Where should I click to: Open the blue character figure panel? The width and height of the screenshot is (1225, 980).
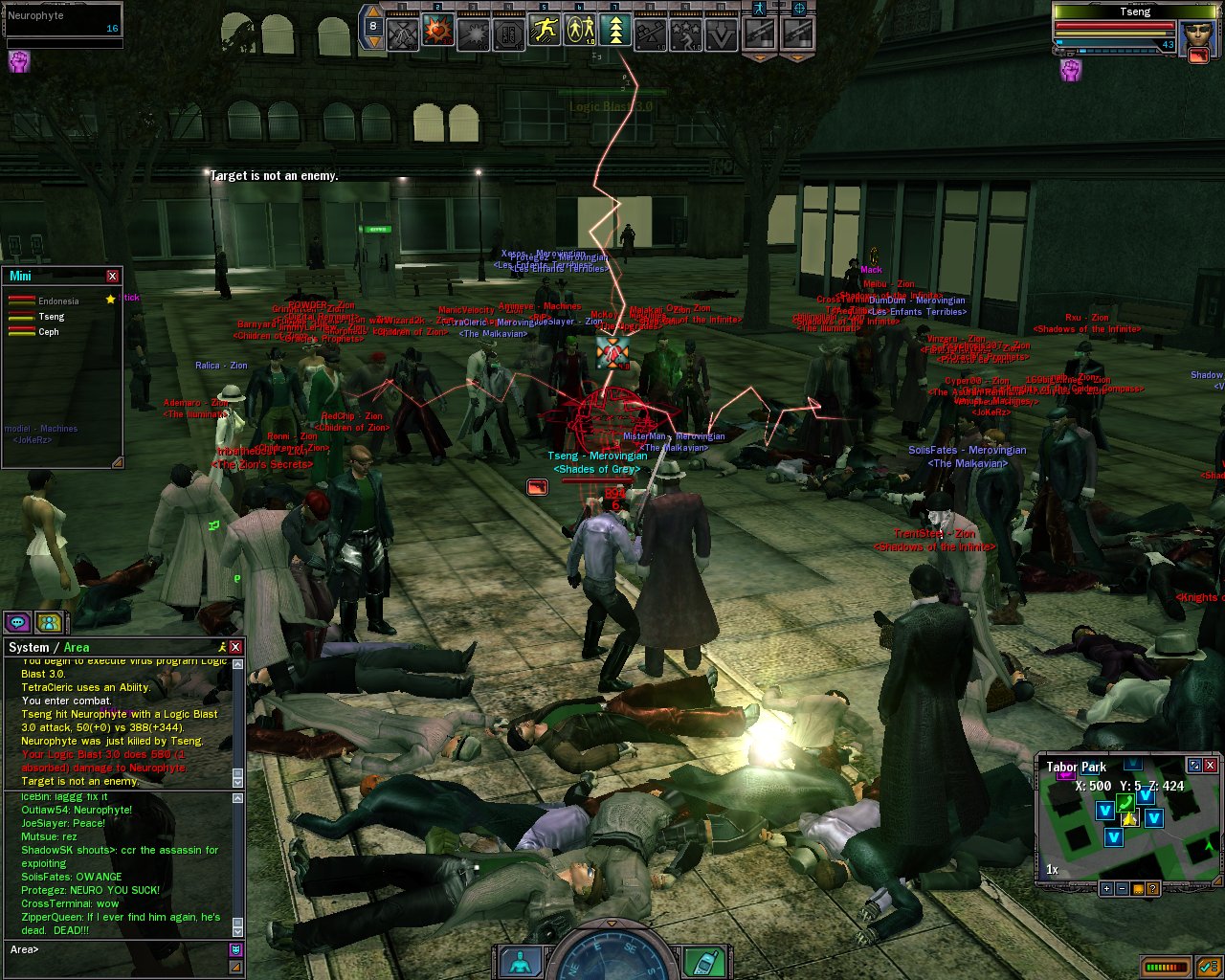click(520, 961)
